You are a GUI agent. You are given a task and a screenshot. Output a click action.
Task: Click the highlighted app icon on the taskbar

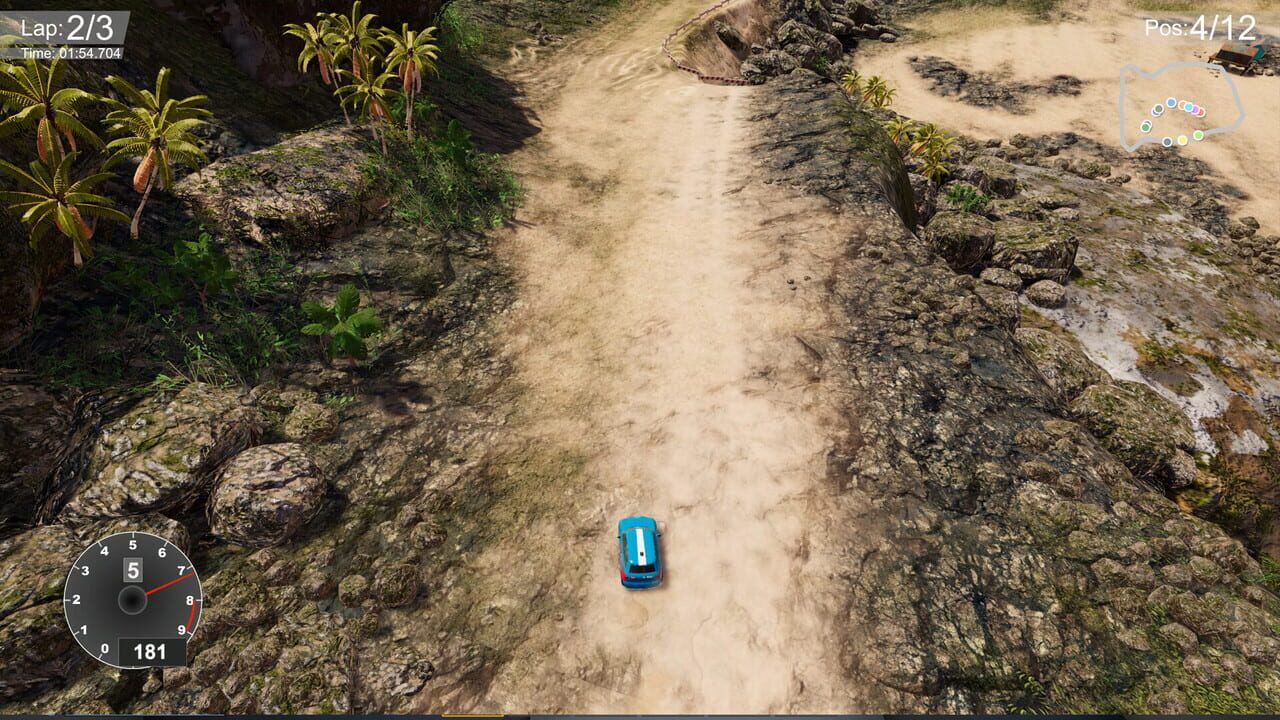click(472, 716)
